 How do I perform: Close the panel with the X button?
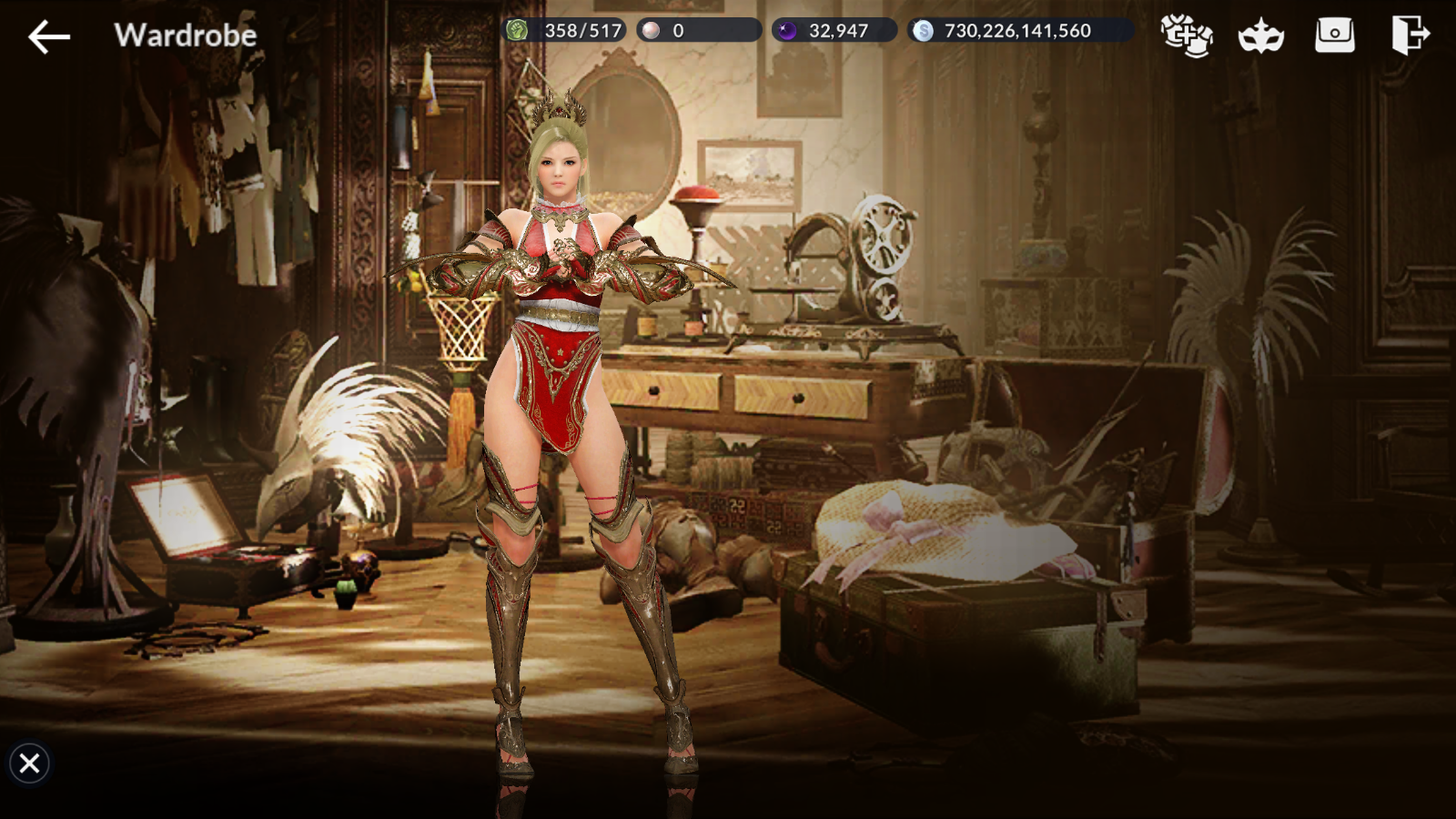coord(29,763)
